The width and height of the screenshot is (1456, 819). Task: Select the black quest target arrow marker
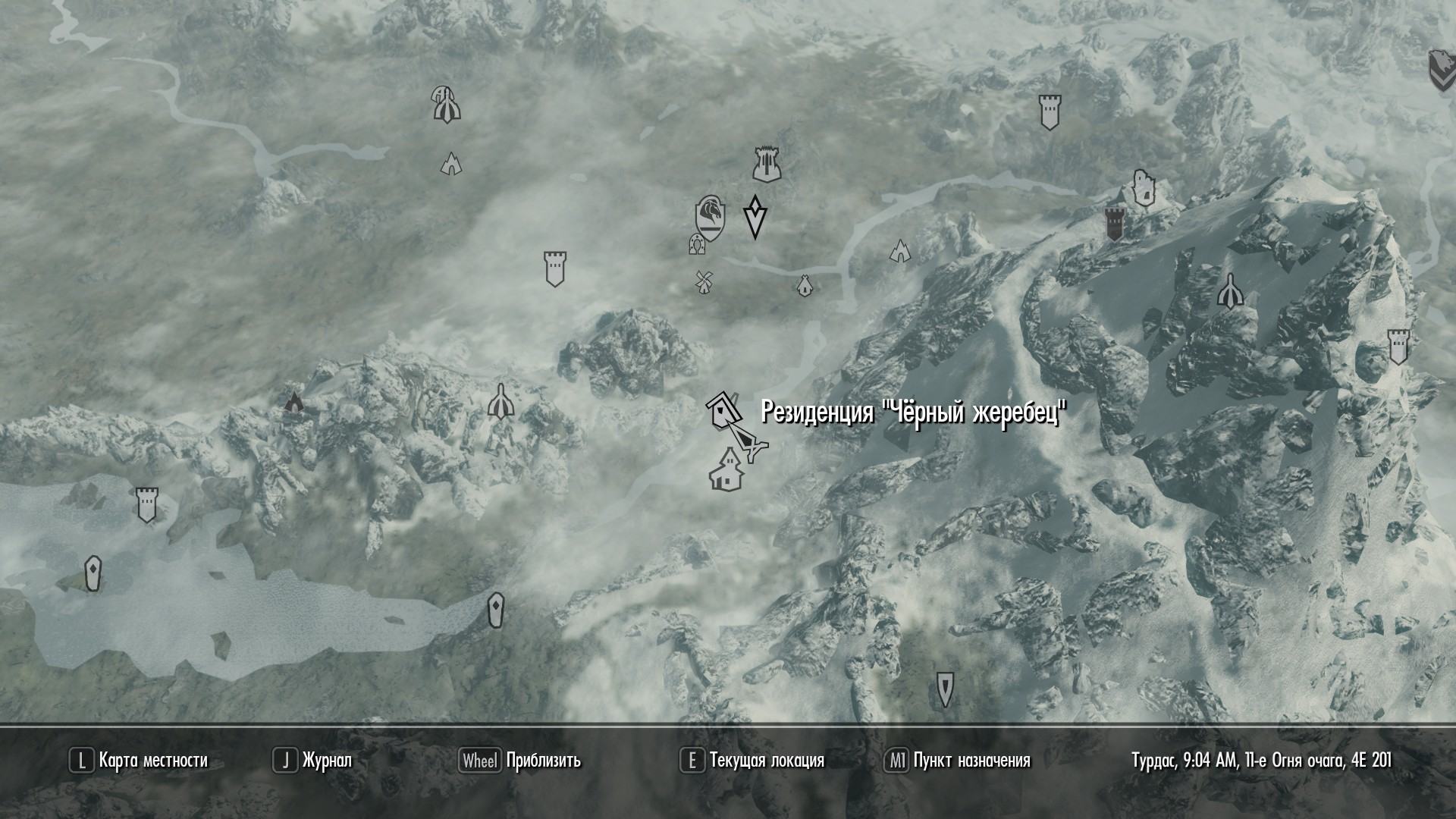(x=755, y=217)
